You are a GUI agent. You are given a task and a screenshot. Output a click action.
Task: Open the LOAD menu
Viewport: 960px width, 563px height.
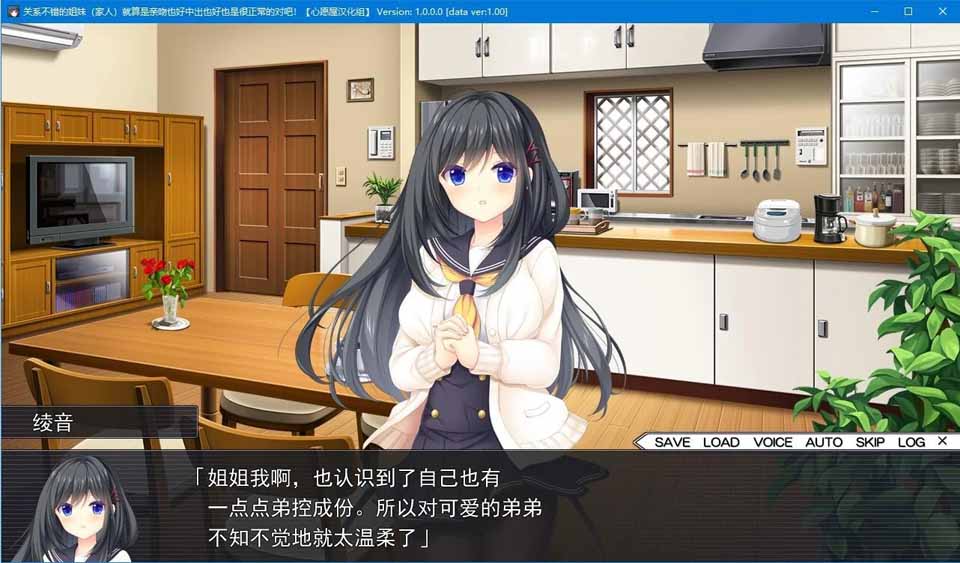pos(721,442)
